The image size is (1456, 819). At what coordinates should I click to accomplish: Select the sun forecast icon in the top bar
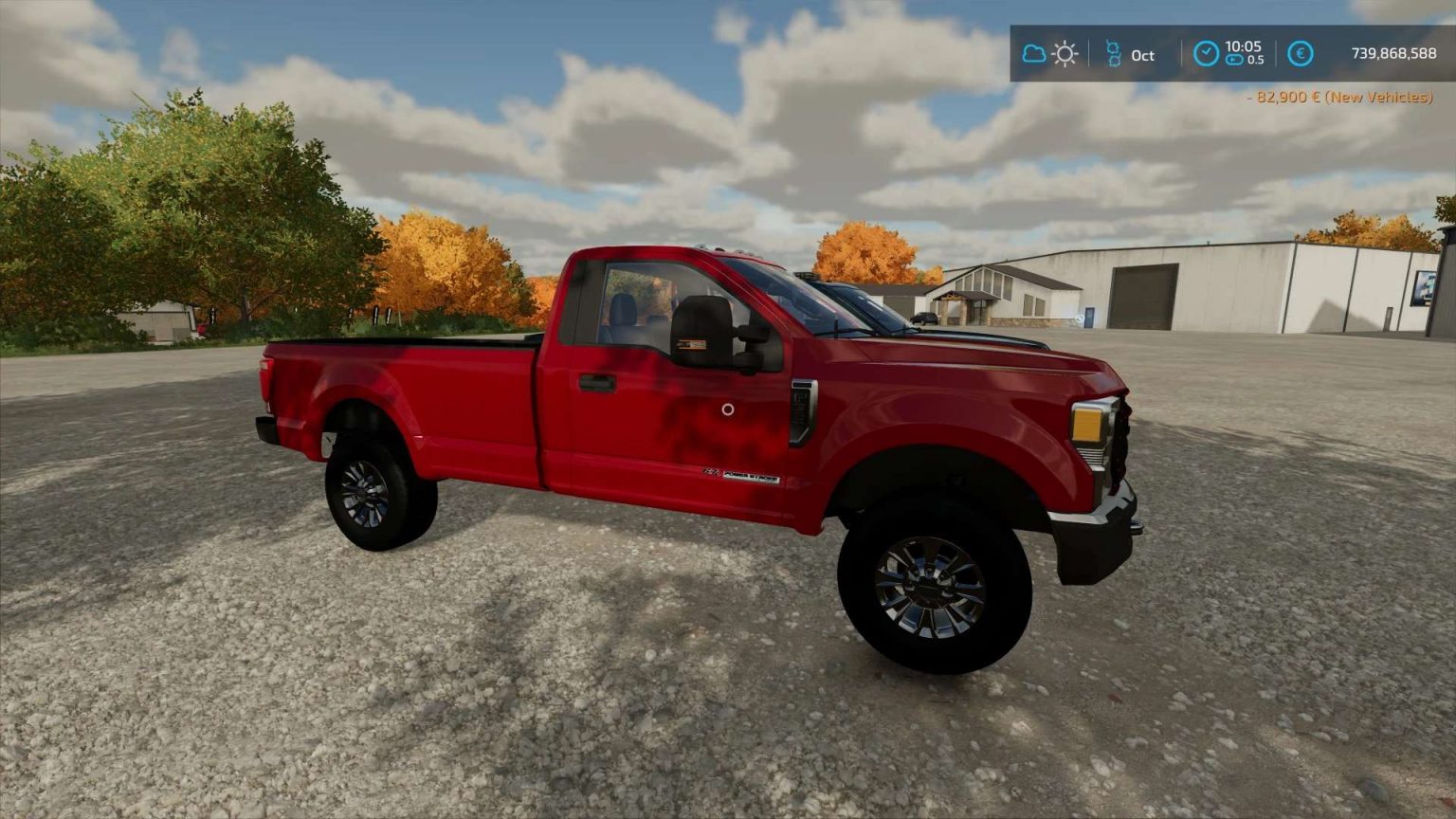(1065, 54)
